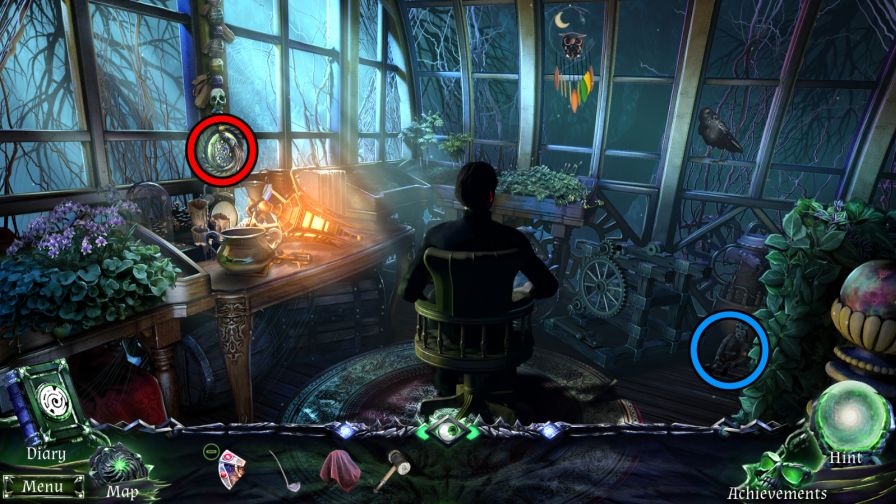
Task: Open the Map
Action: point(117,466)
